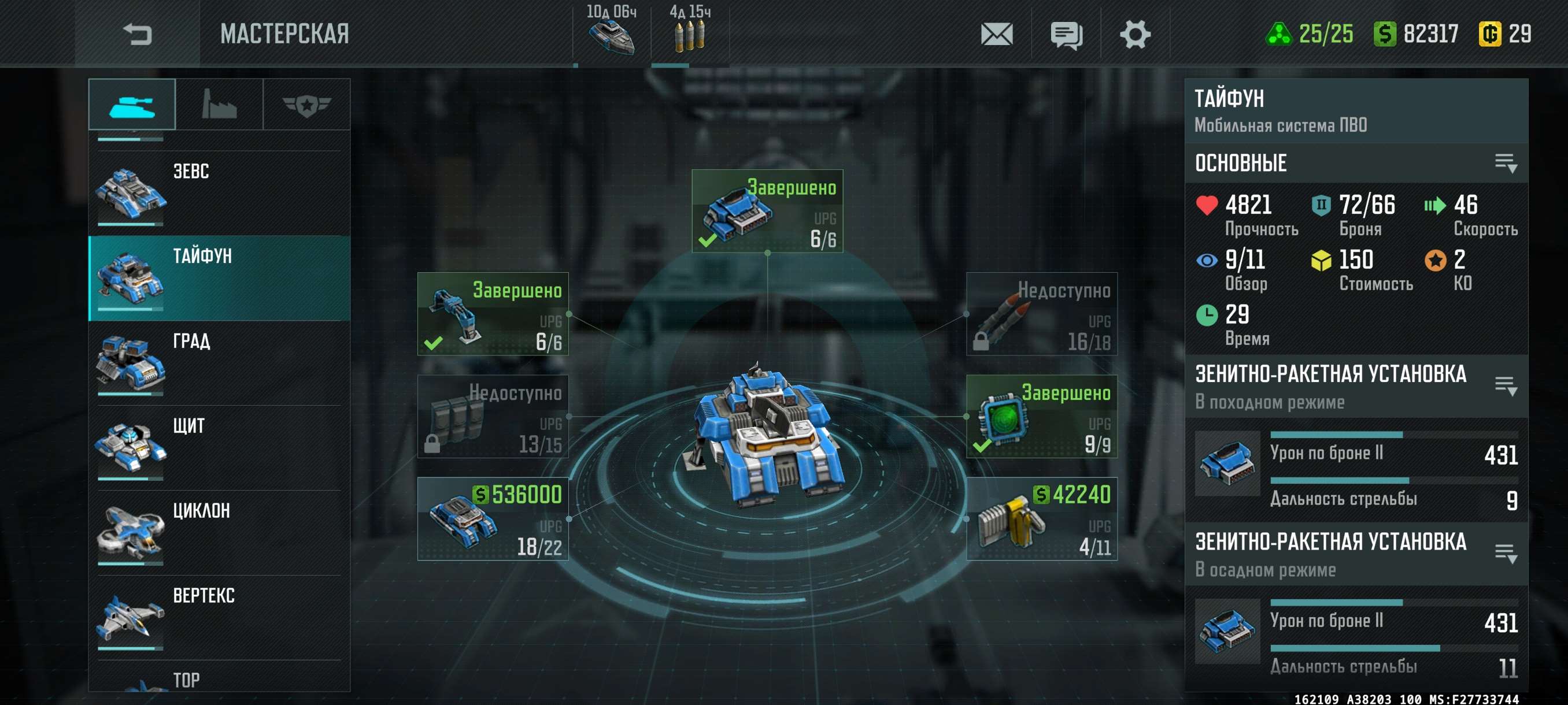Open the mail envelope inbox
Viewport: 1568px width, 705px height.
point(996,34)
